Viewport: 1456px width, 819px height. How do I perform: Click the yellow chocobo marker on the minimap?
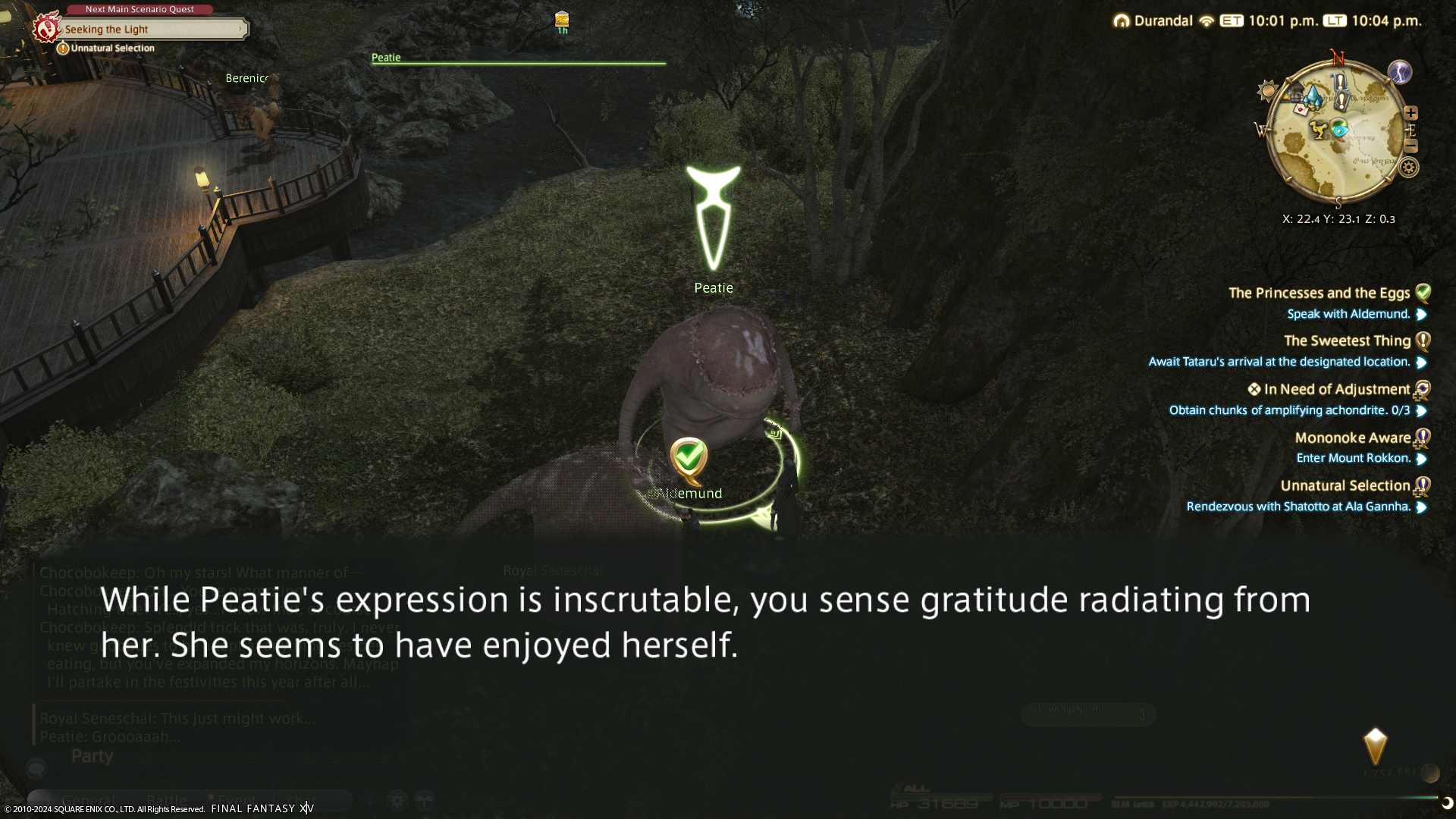(1319, 131)
